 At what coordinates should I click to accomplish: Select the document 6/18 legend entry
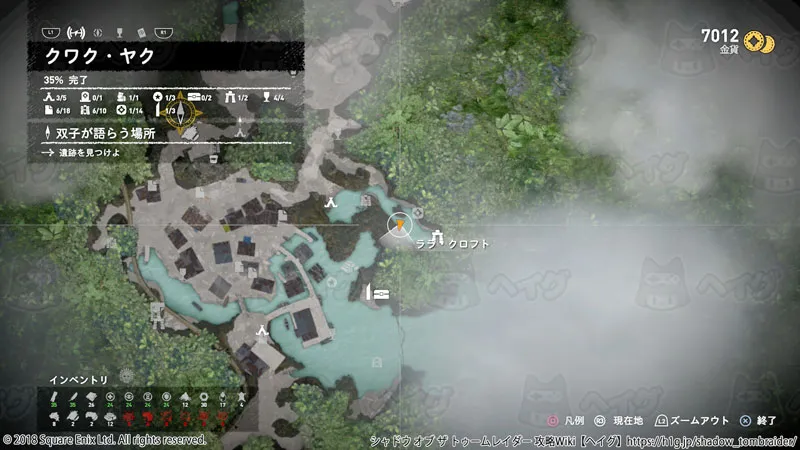click(55, 110)
